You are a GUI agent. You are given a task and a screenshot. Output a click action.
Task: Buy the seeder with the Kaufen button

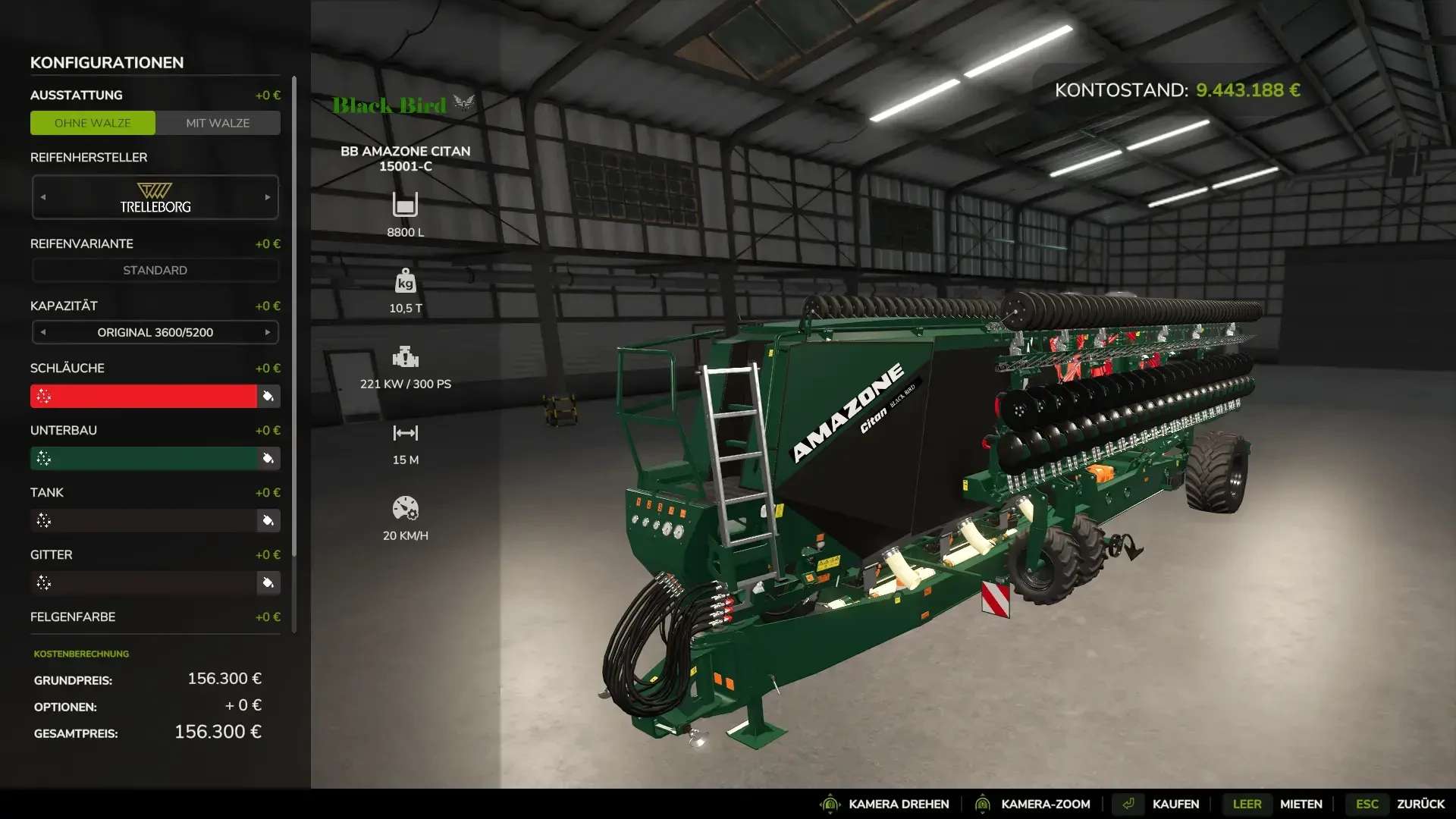1175,804
